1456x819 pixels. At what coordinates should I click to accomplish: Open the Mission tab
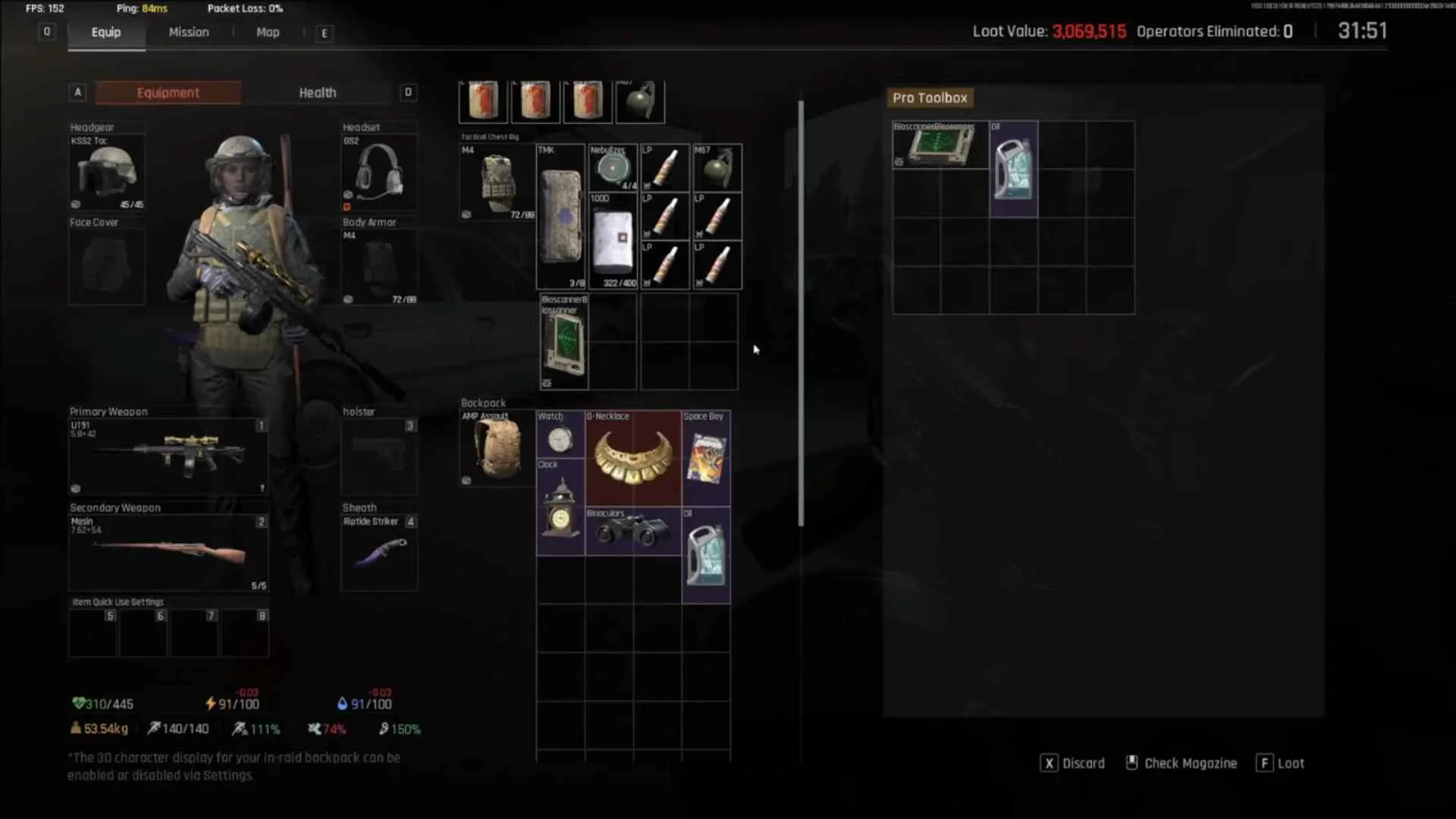tap(188, 32)
